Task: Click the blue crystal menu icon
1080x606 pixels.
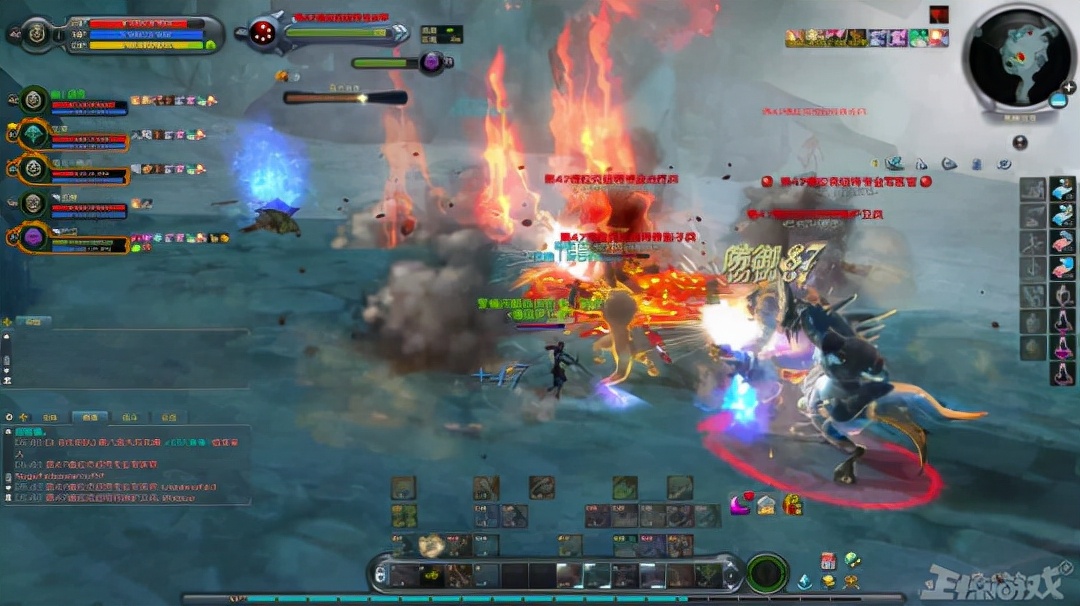Action: (805, 581)
